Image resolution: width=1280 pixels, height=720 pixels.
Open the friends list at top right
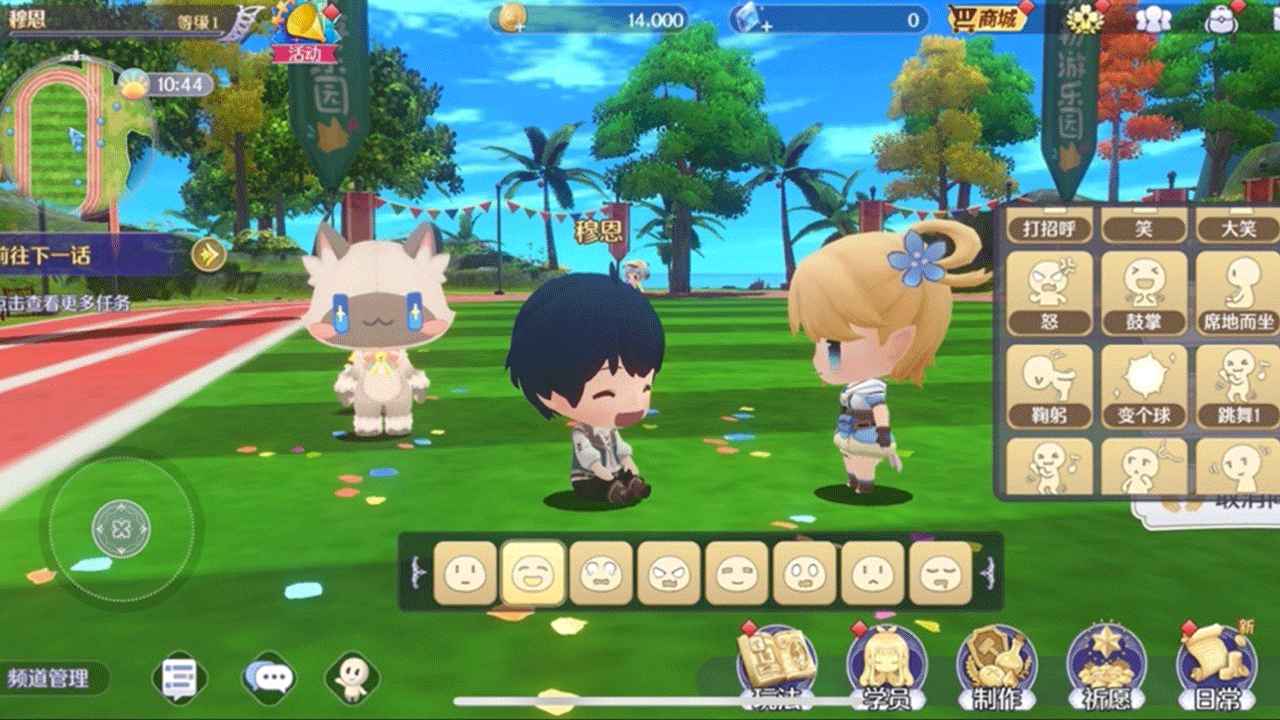[1155, 20]
